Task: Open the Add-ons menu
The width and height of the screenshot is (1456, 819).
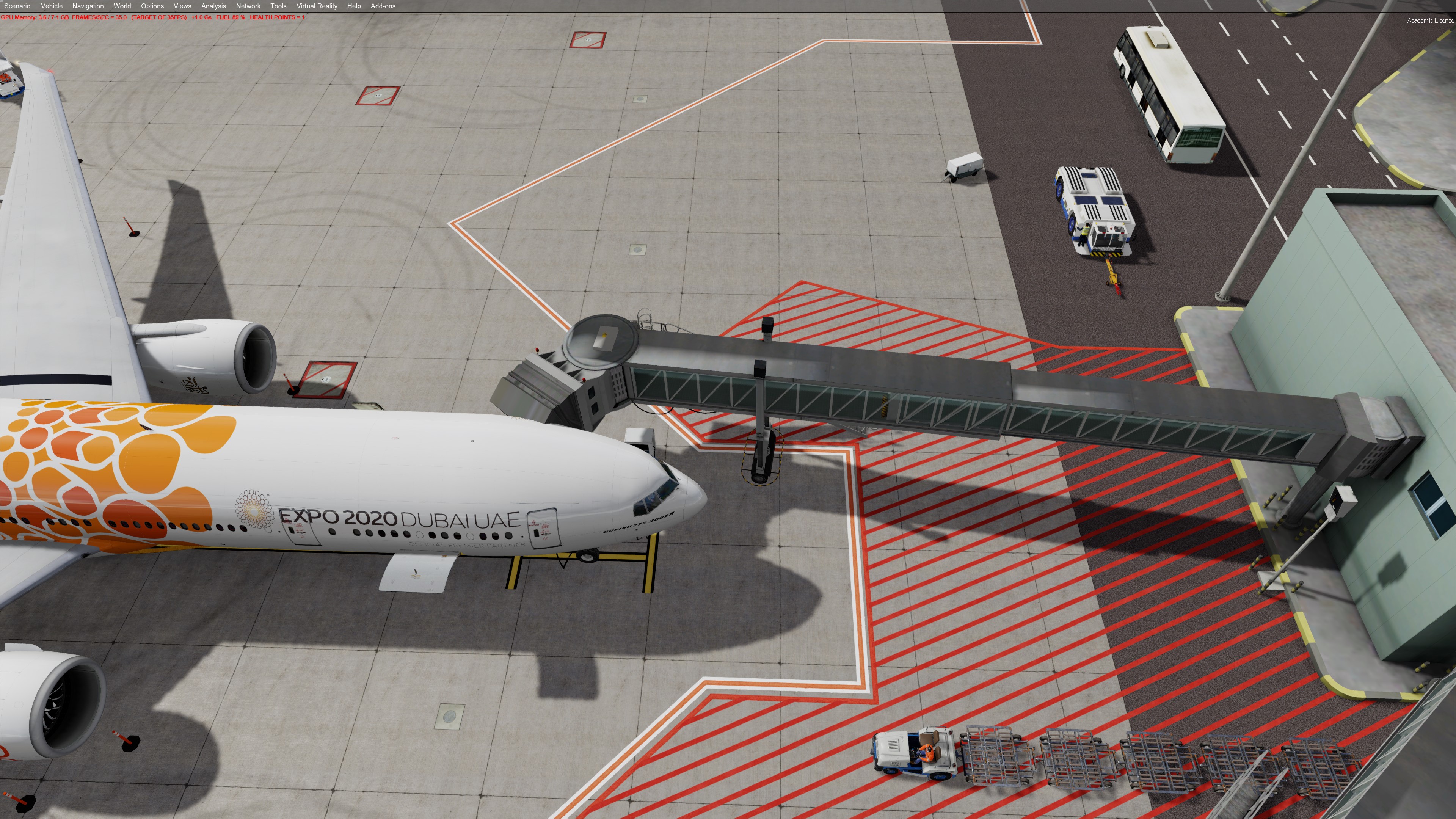Action: pyautogui.click(x=383, y=6)
